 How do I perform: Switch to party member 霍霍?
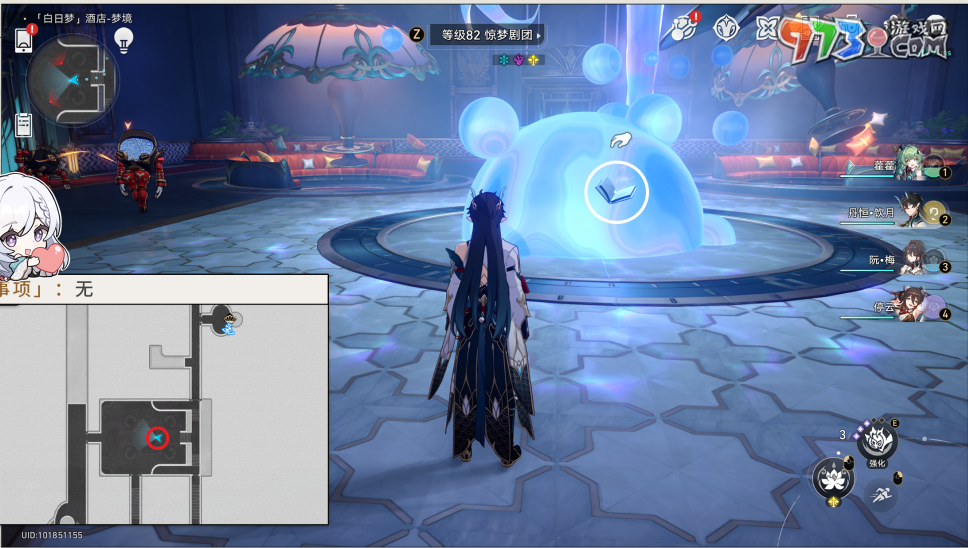[913, 166]
